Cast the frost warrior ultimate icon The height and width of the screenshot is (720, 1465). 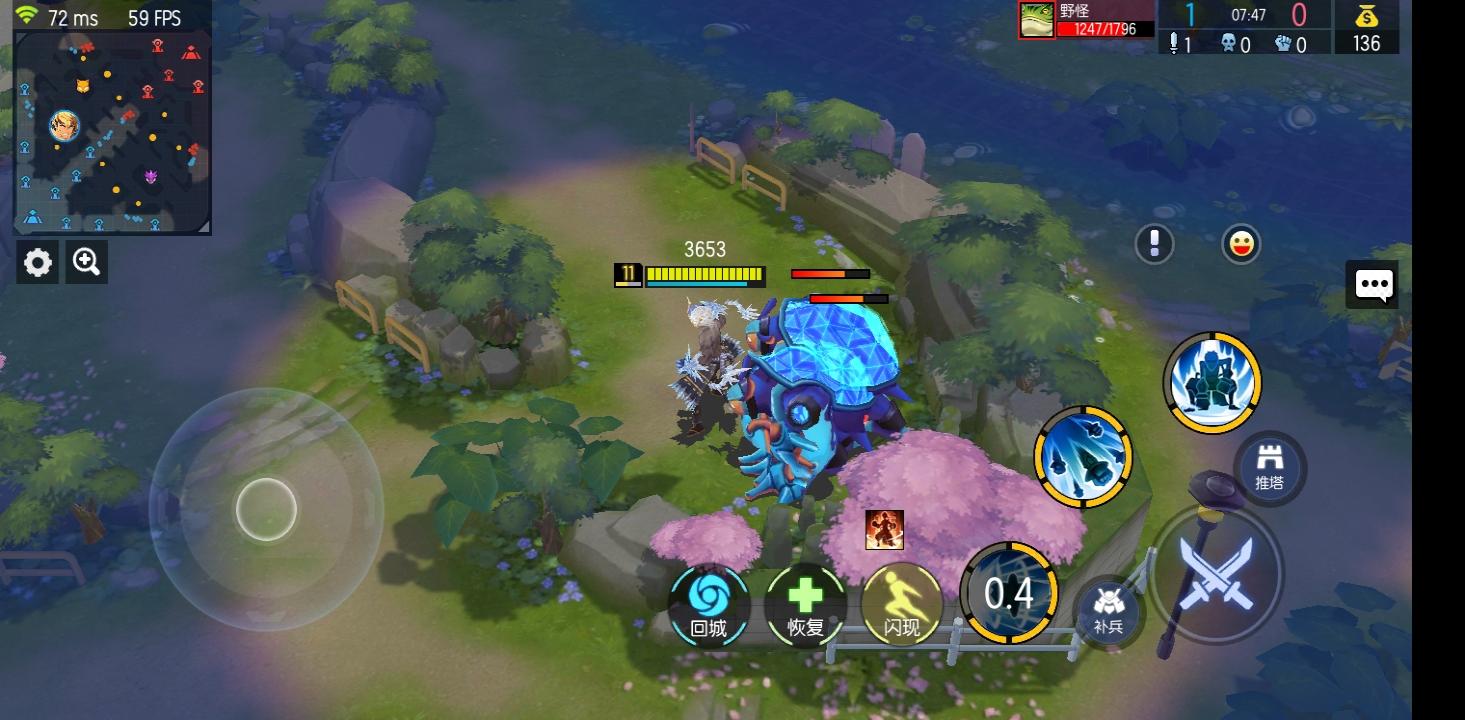point(1211,382)
